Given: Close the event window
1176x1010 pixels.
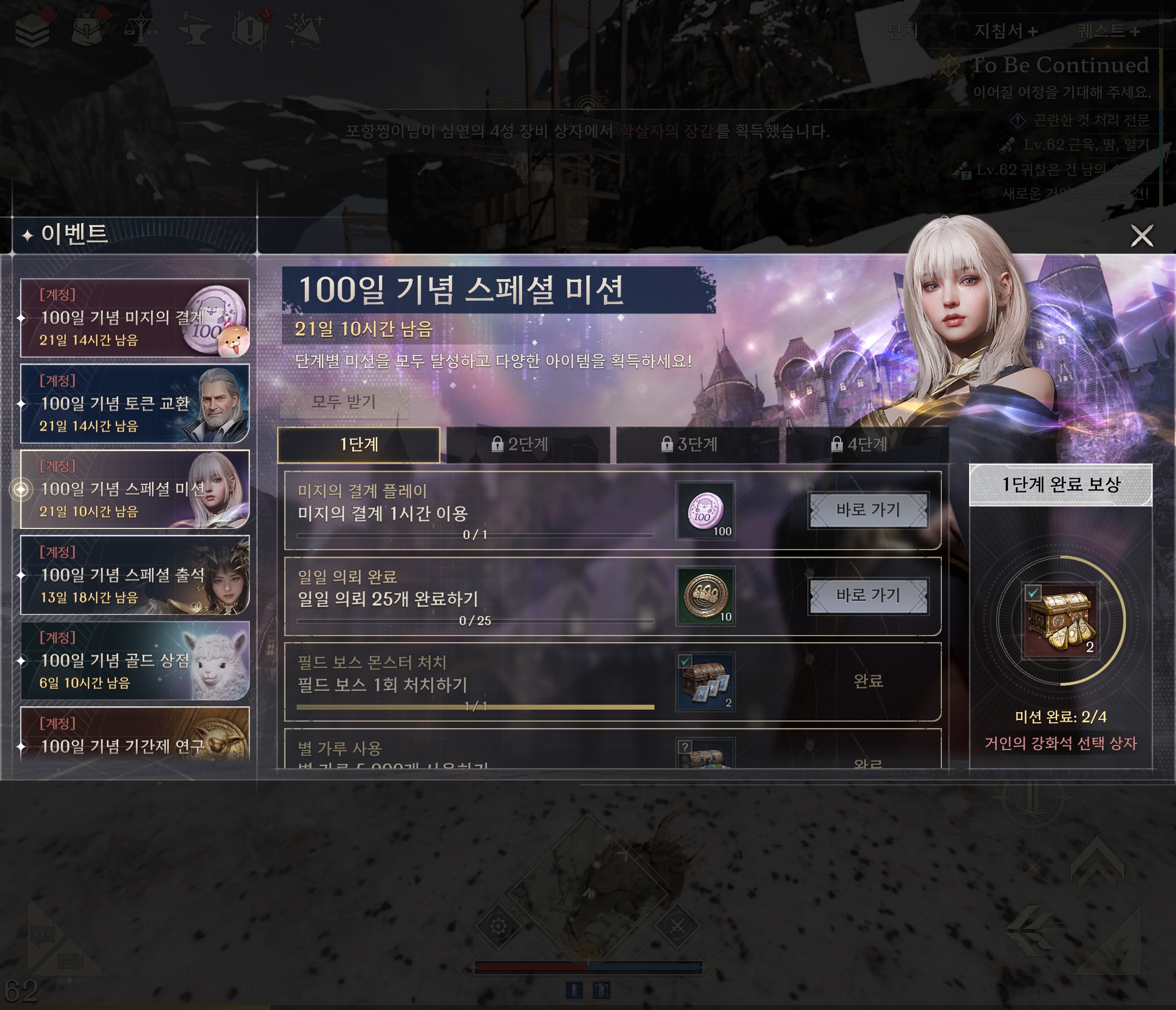Looking at the screenshot, I should coord(1141,236).
